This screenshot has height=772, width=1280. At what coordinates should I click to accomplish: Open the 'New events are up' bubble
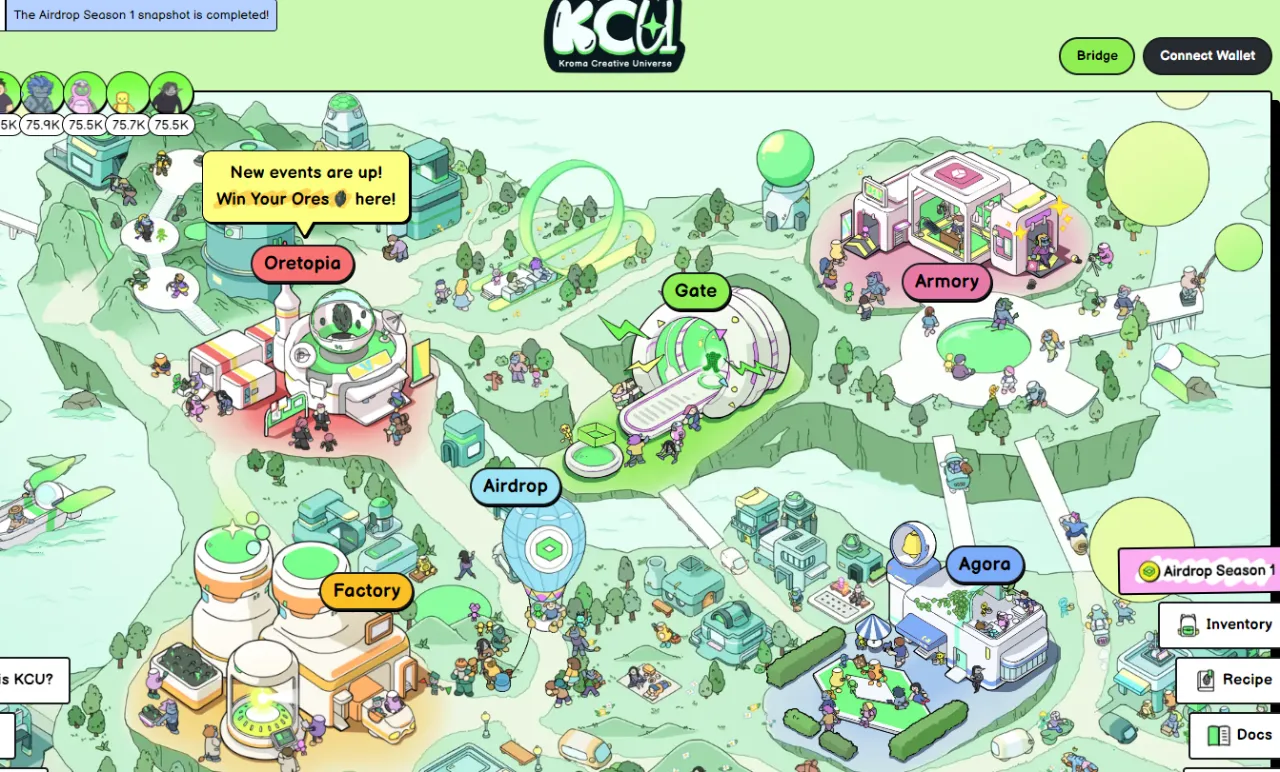tap(306, 186)
